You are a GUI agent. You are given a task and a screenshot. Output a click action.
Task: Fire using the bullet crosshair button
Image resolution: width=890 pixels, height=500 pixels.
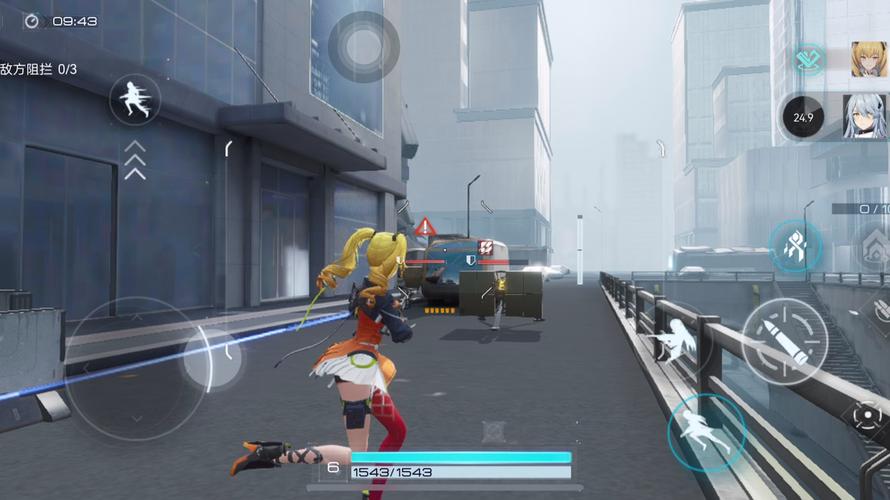point(784,341)
